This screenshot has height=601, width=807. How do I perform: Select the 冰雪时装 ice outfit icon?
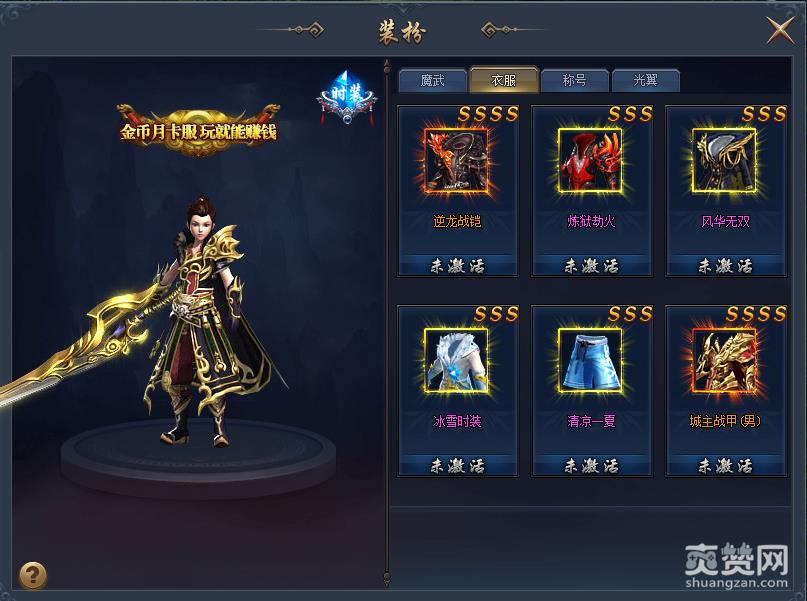pyautogui.click(x=456, y=360)
